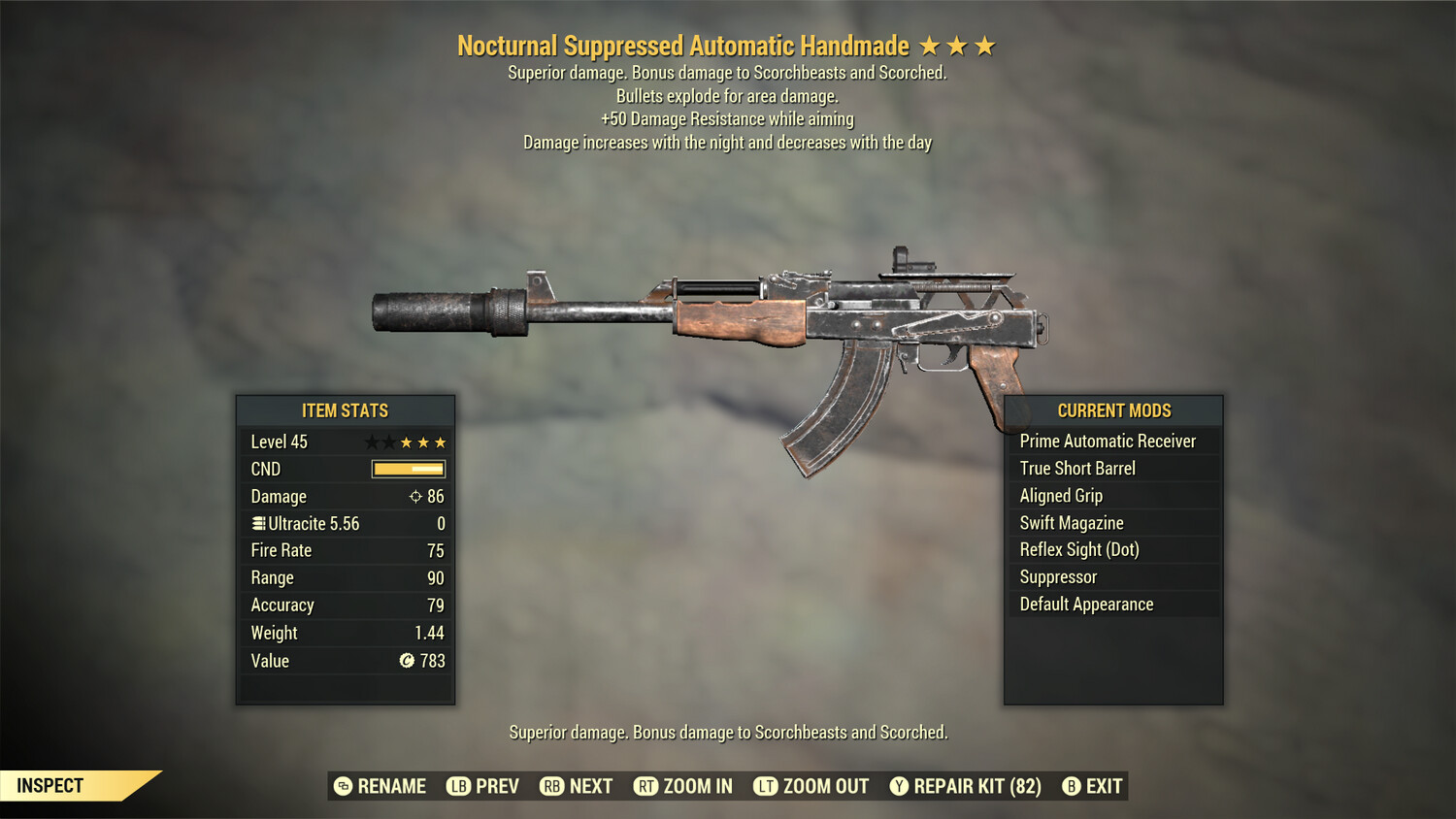Select the Default Appearance mod entry
The height and width of the screenshot is (819, 1456).
[1086, 604]
